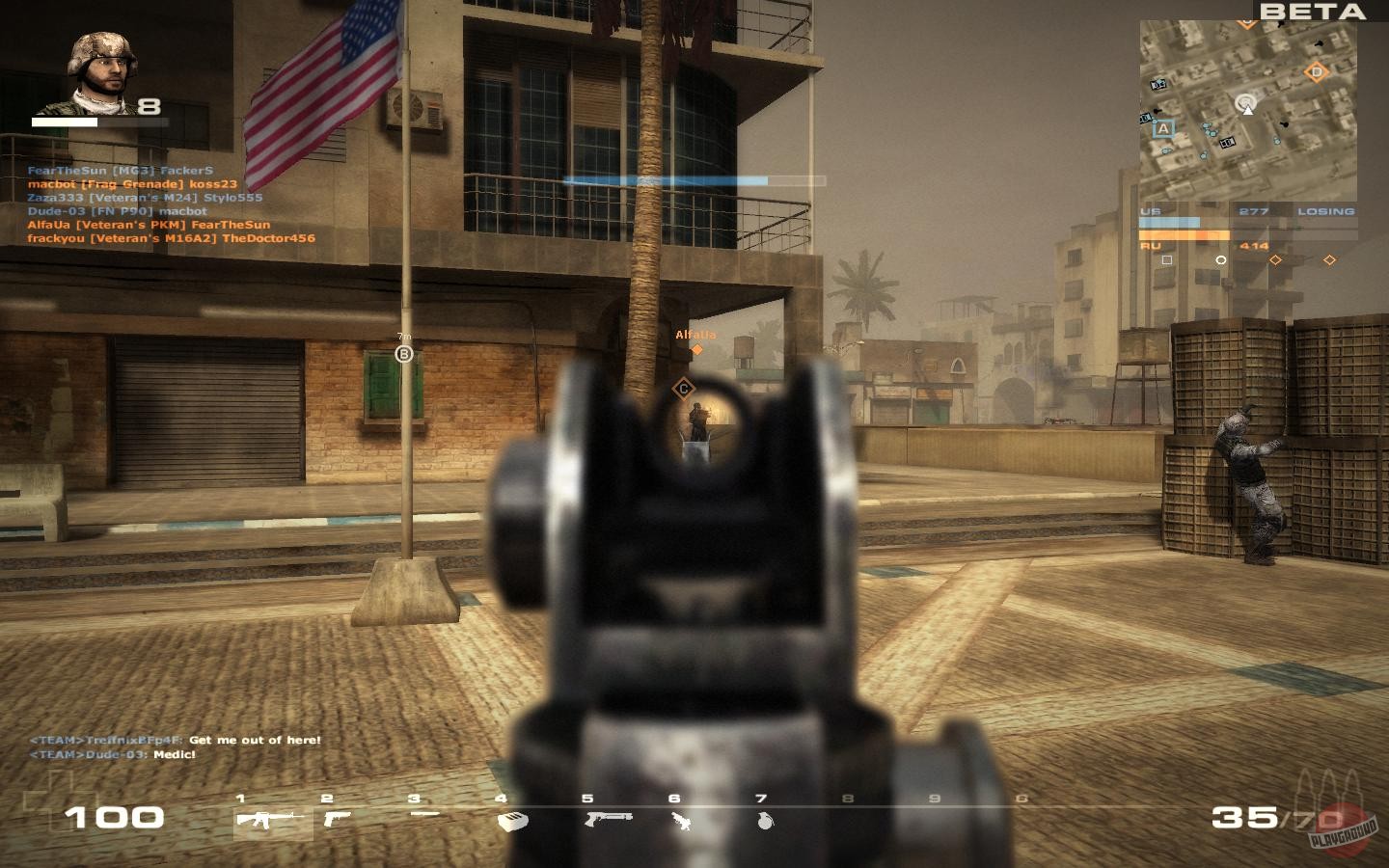Select the hand grenade in weapon slot 7
1389x868 pixels.
tap(764, 820)
